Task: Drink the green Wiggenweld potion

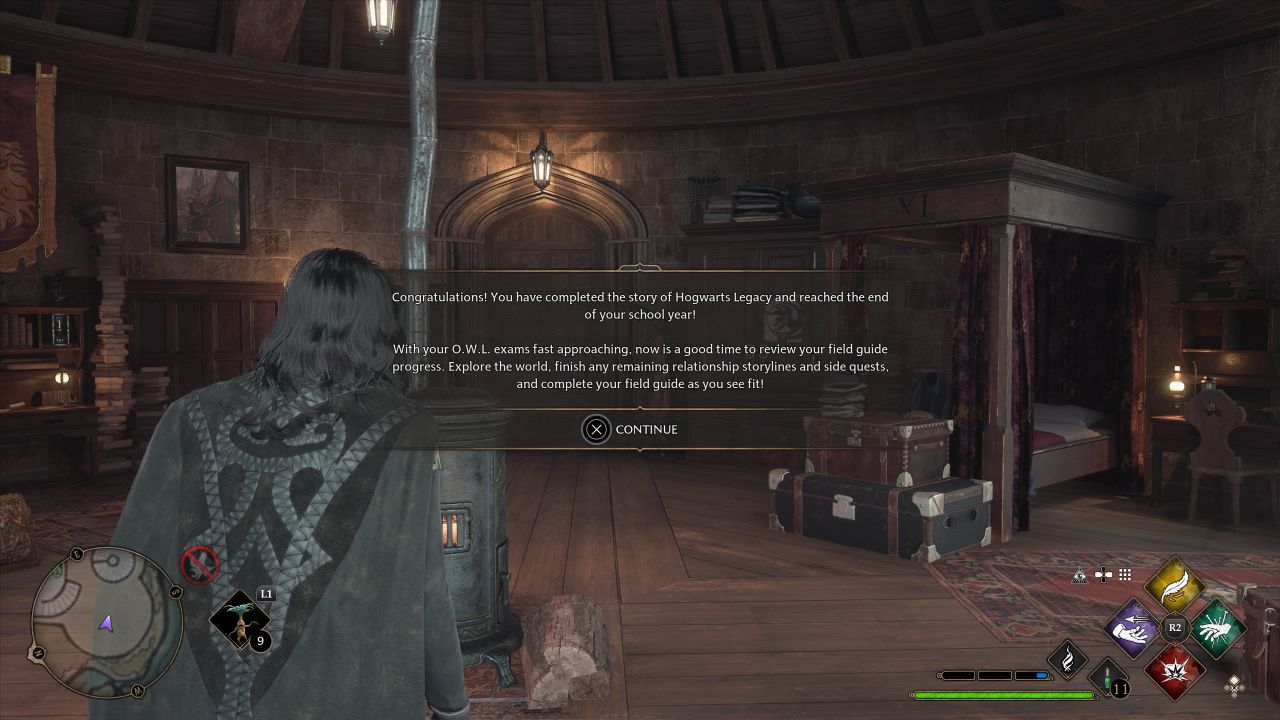Action: pos(1109,678)
